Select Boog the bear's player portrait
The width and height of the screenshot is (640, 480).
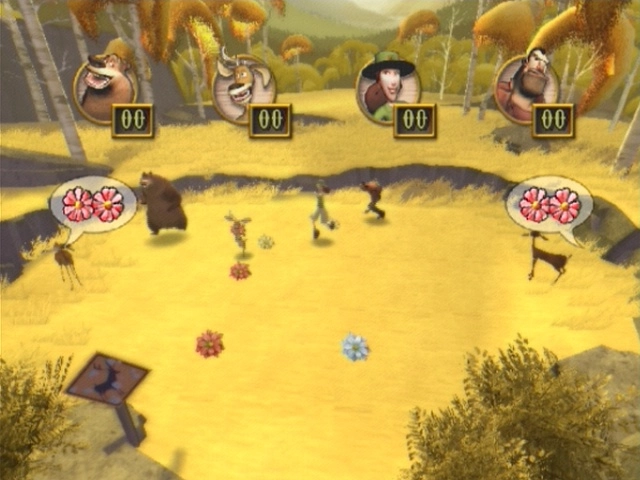pos(103,87)
